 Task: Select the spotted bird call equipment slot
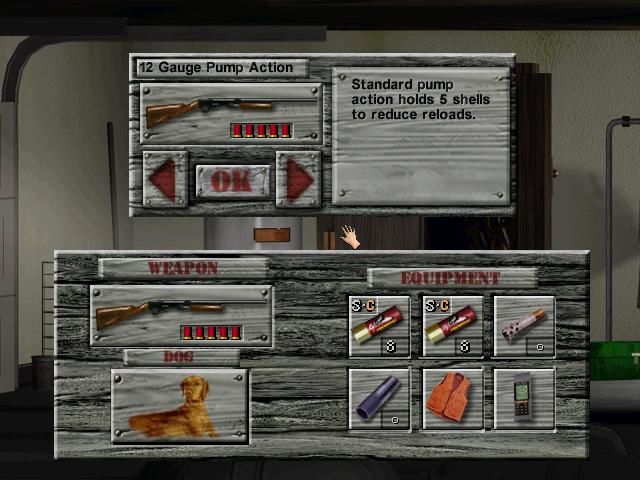(x=524, y=326)
